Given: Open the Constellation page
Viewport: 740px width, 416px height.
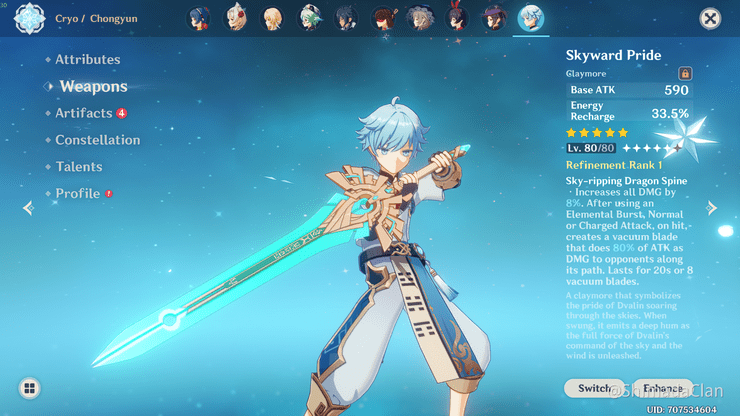Looking at the screenshot, I should (98, 140).
